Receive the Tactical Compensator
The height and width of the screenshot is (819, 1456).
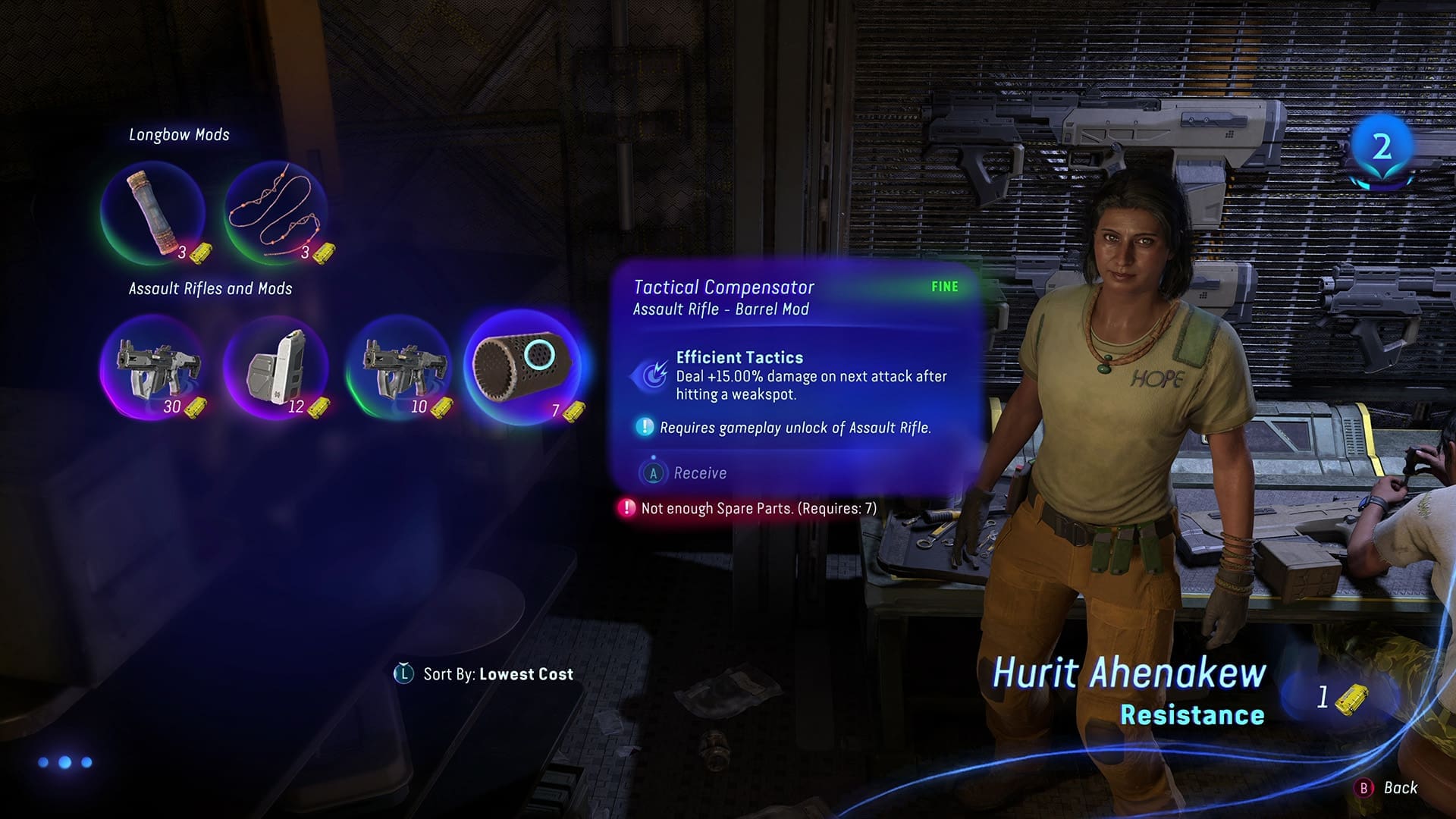coord(685,473)
